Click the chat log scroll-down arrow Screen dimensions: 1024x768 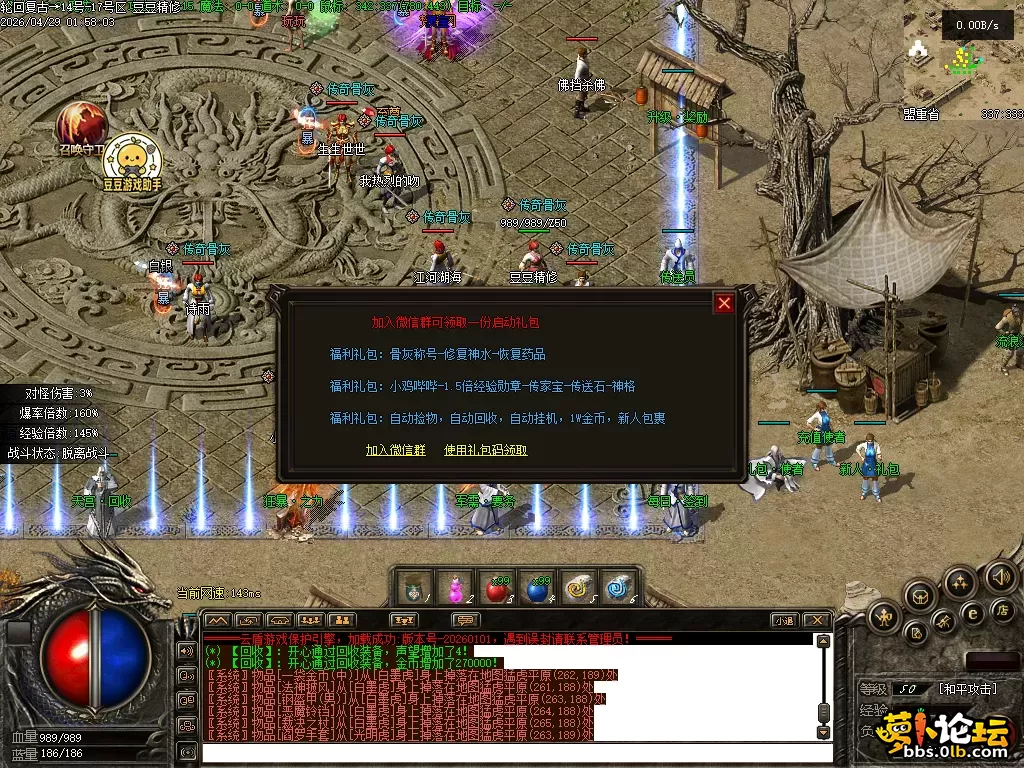point(823,733)
